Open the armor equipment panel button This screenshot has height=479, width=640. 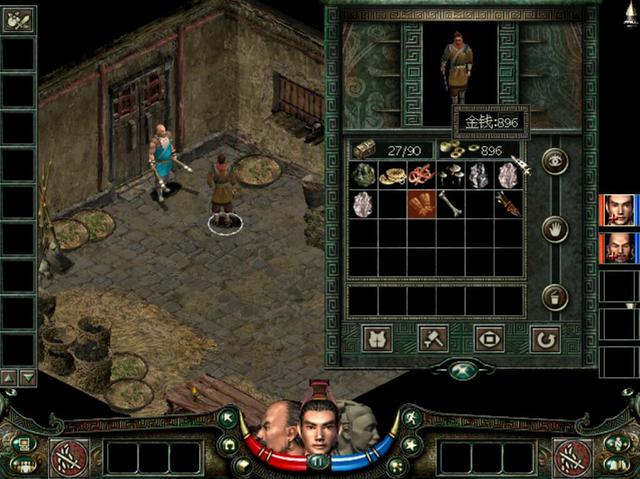[x=378, y=338]
